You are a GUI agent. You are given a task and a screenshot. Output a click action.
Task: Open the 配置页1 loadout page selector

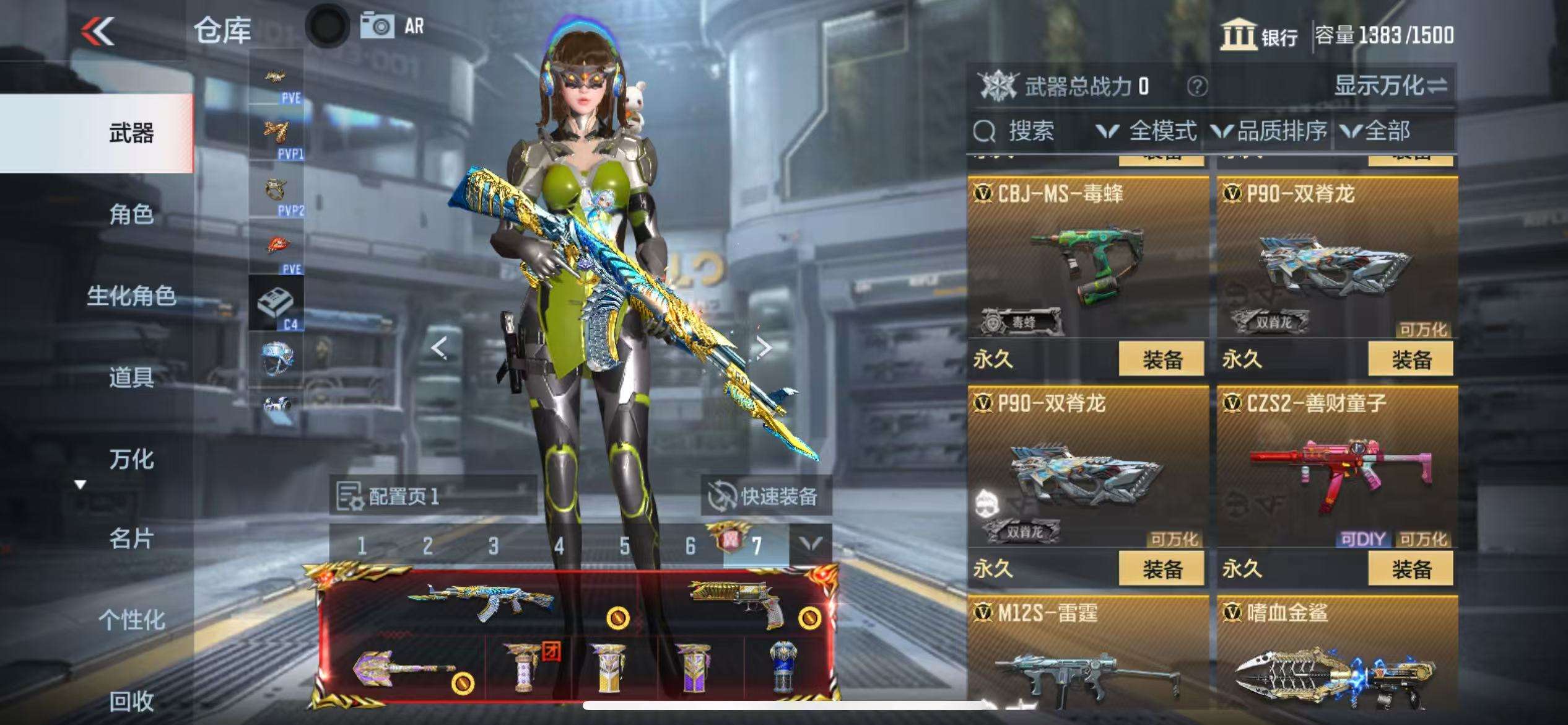point(432,496)
